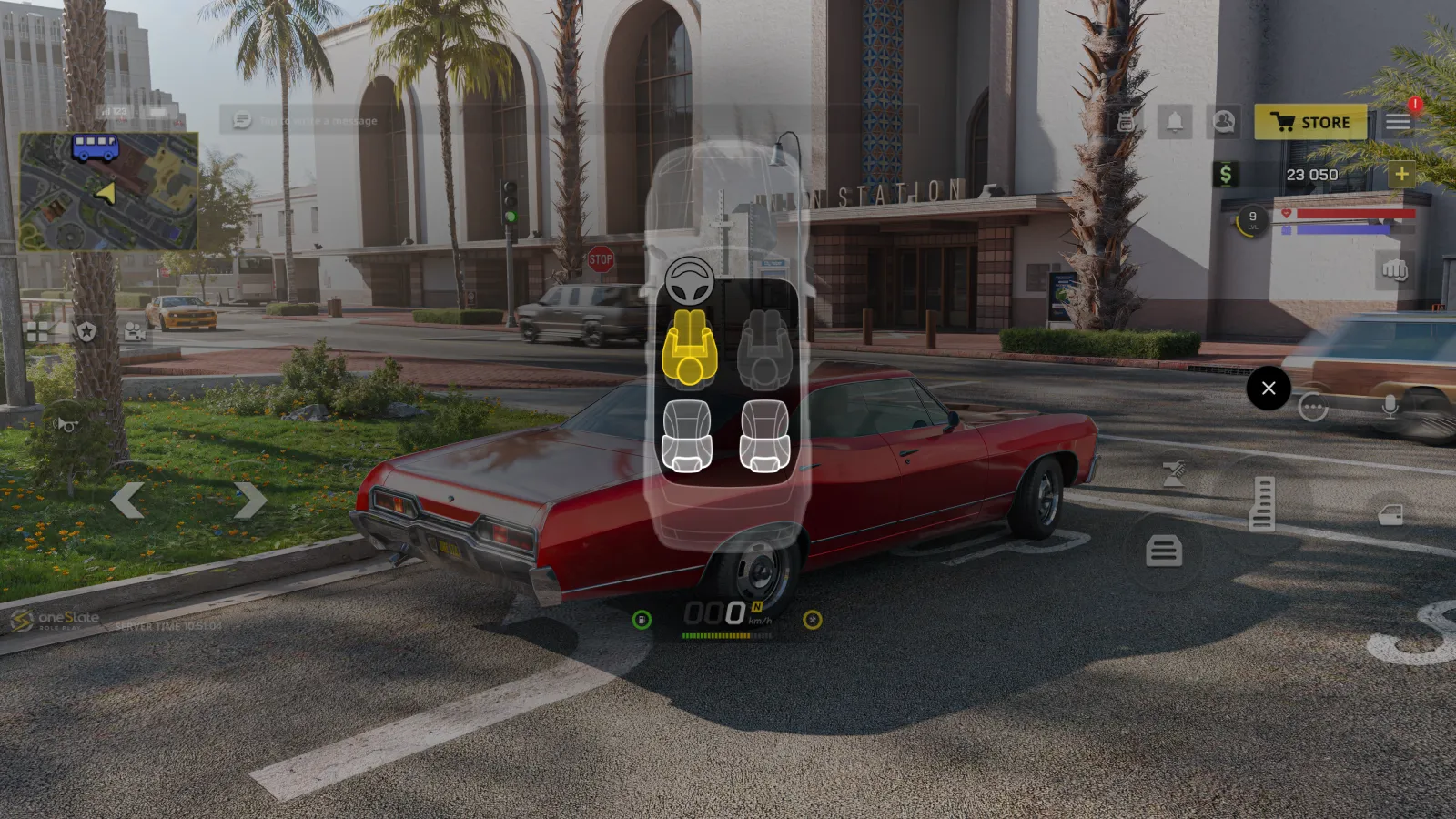The image size is (1456, 819).
Task: Exit the vehicle using the door icon
Action: click(x=1390, y=515)
